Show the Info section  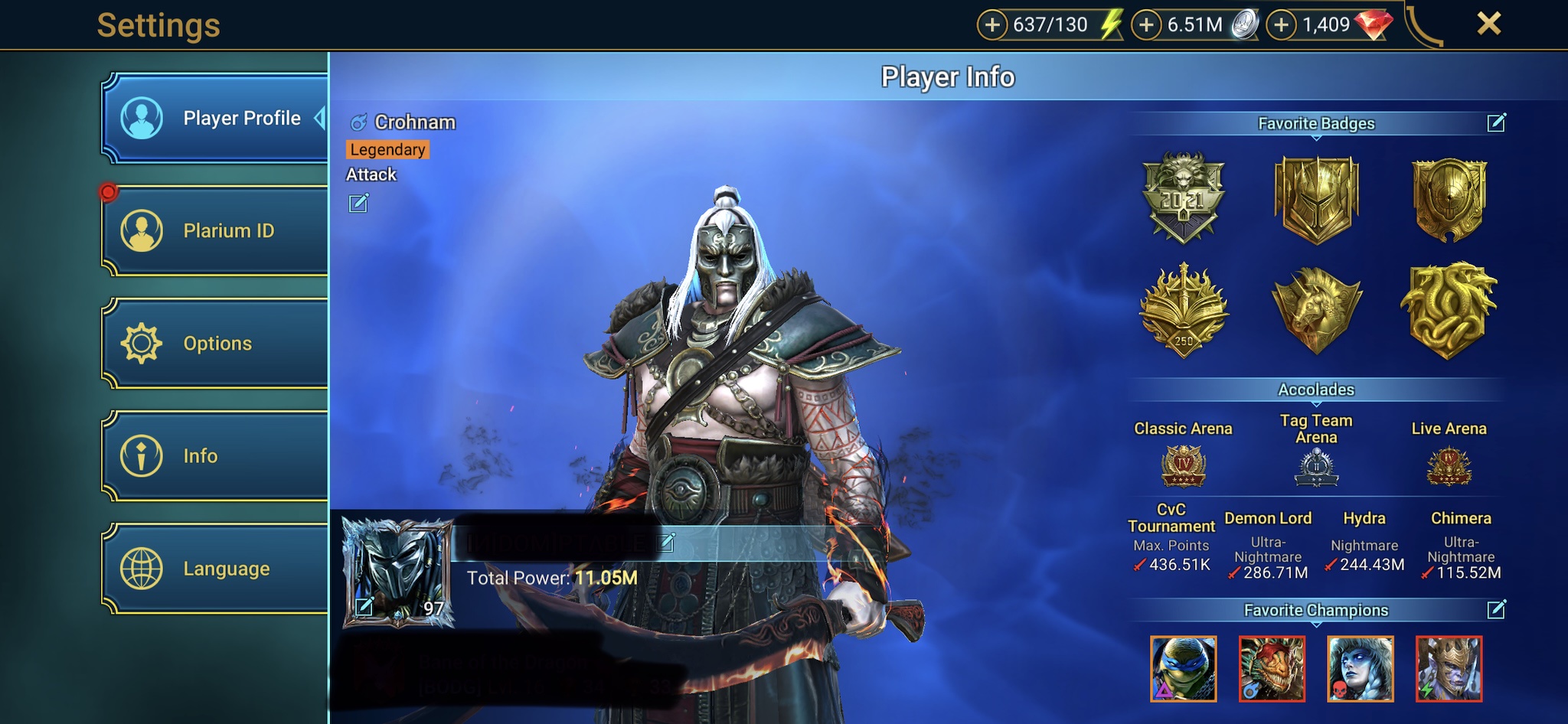(x=215, y=456)
